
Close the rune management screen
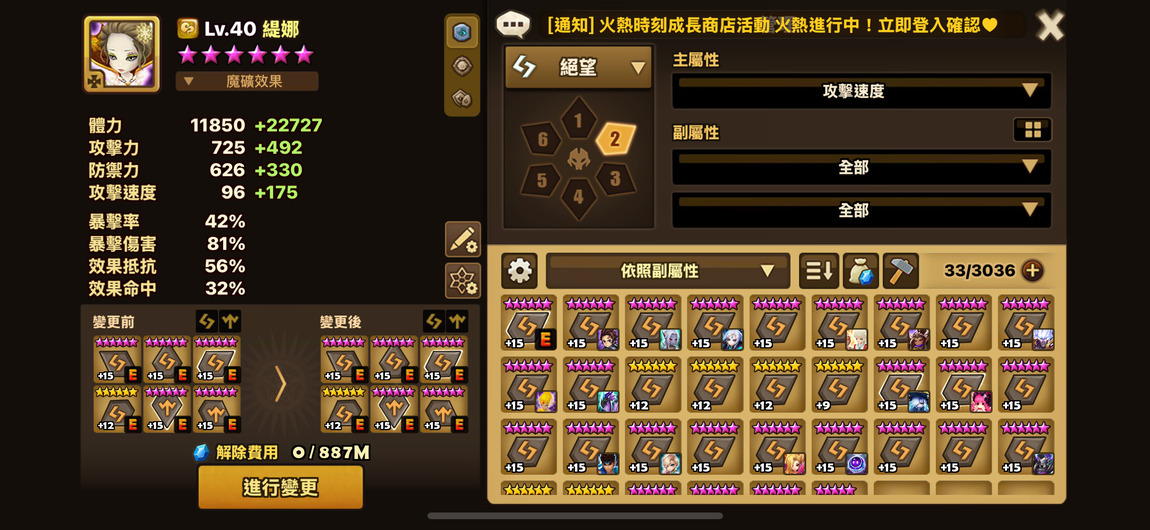click(x=1050, y=26)
